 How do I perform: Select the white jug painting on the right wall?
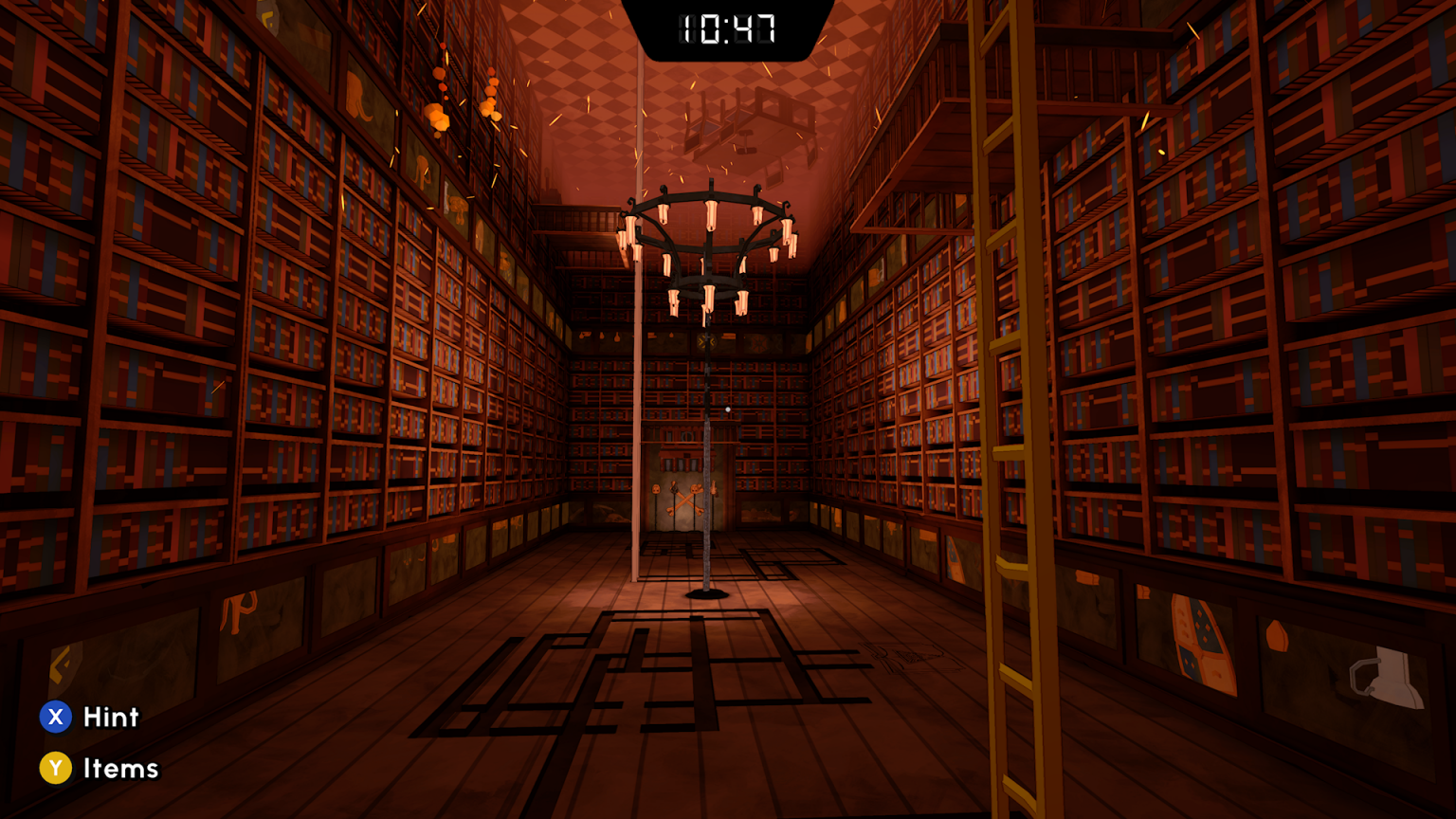(x=1388, y=676)
